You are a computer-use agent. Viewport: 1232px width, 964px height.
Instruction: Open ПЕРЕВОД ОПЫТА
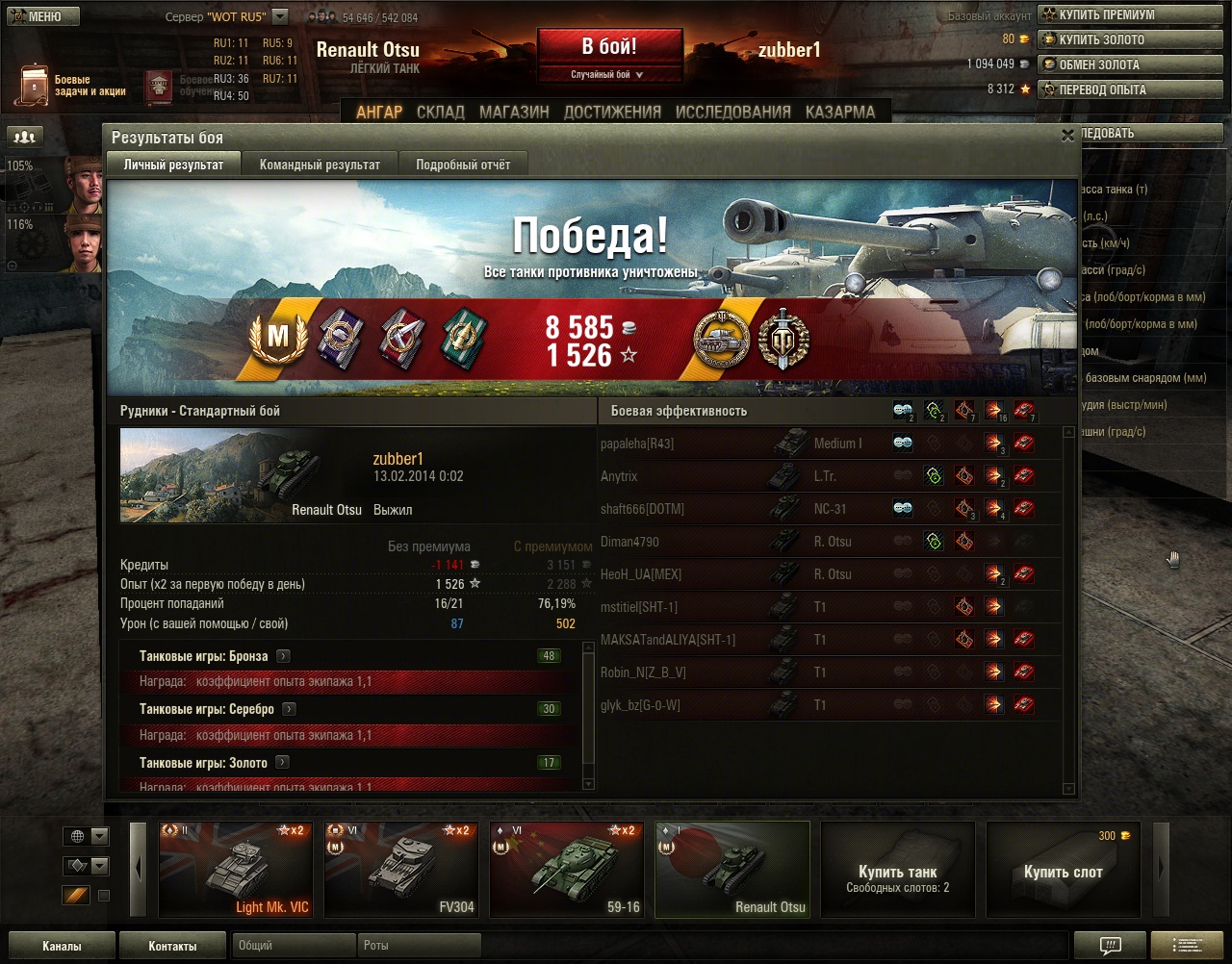1103,89
